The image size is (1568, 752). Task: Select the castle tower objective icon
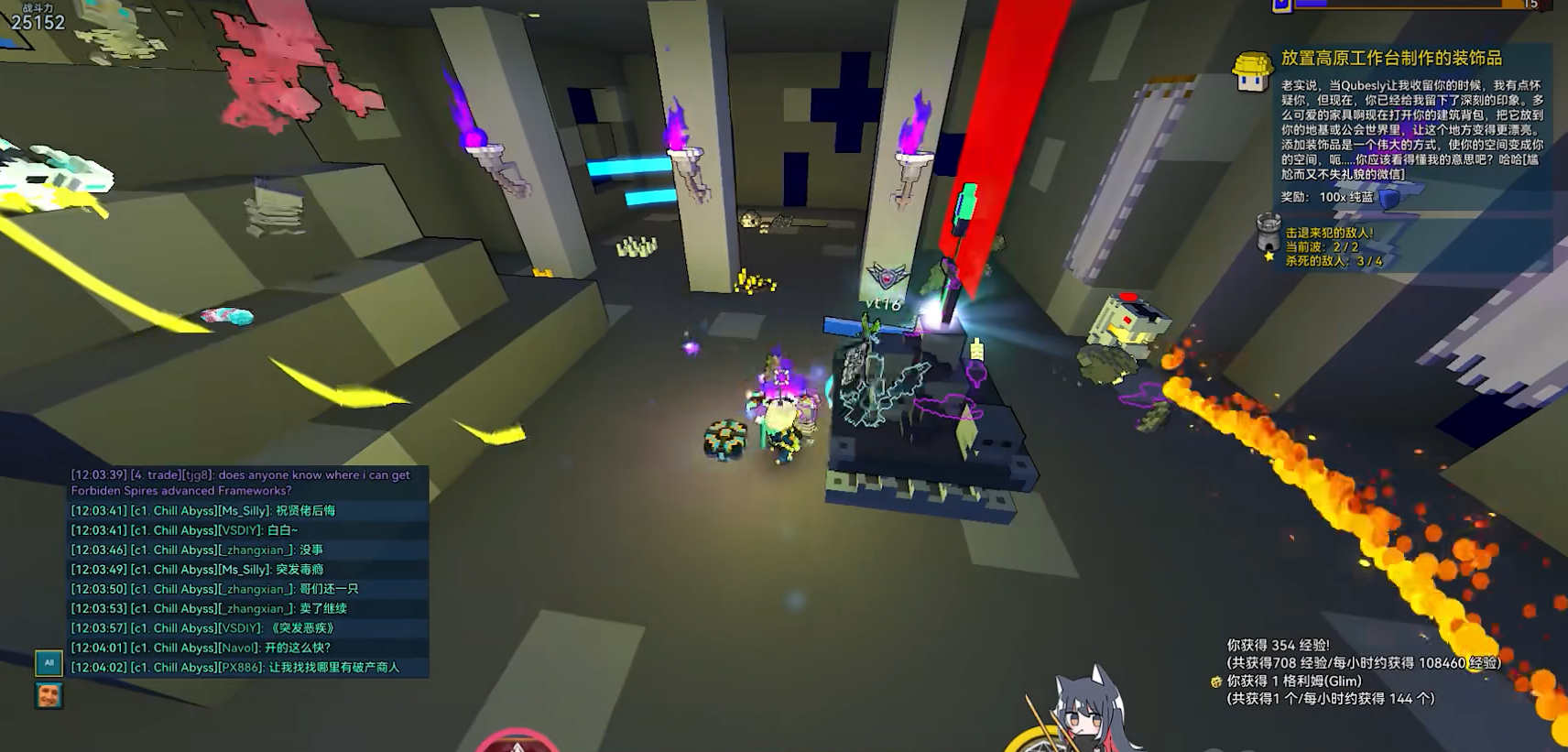(x=1268, y=233)
